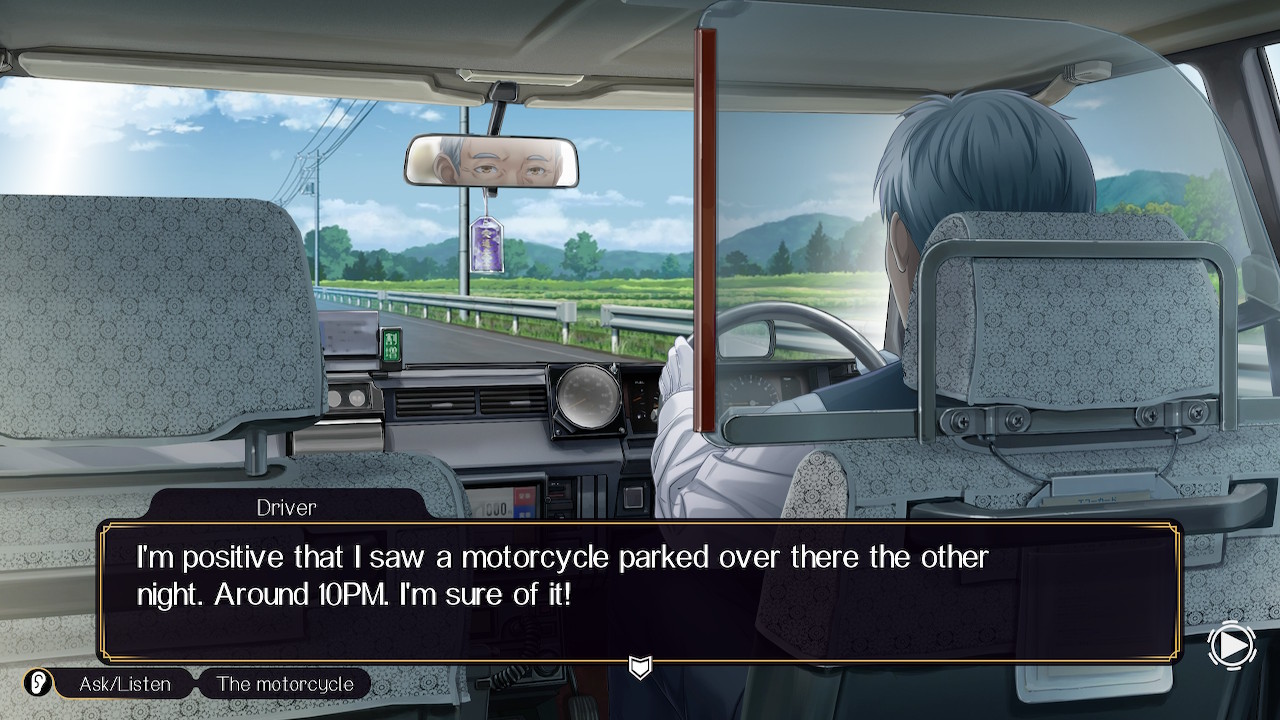Click the driver's dialogue text box

pyautogui.click(x=640, y=590)
